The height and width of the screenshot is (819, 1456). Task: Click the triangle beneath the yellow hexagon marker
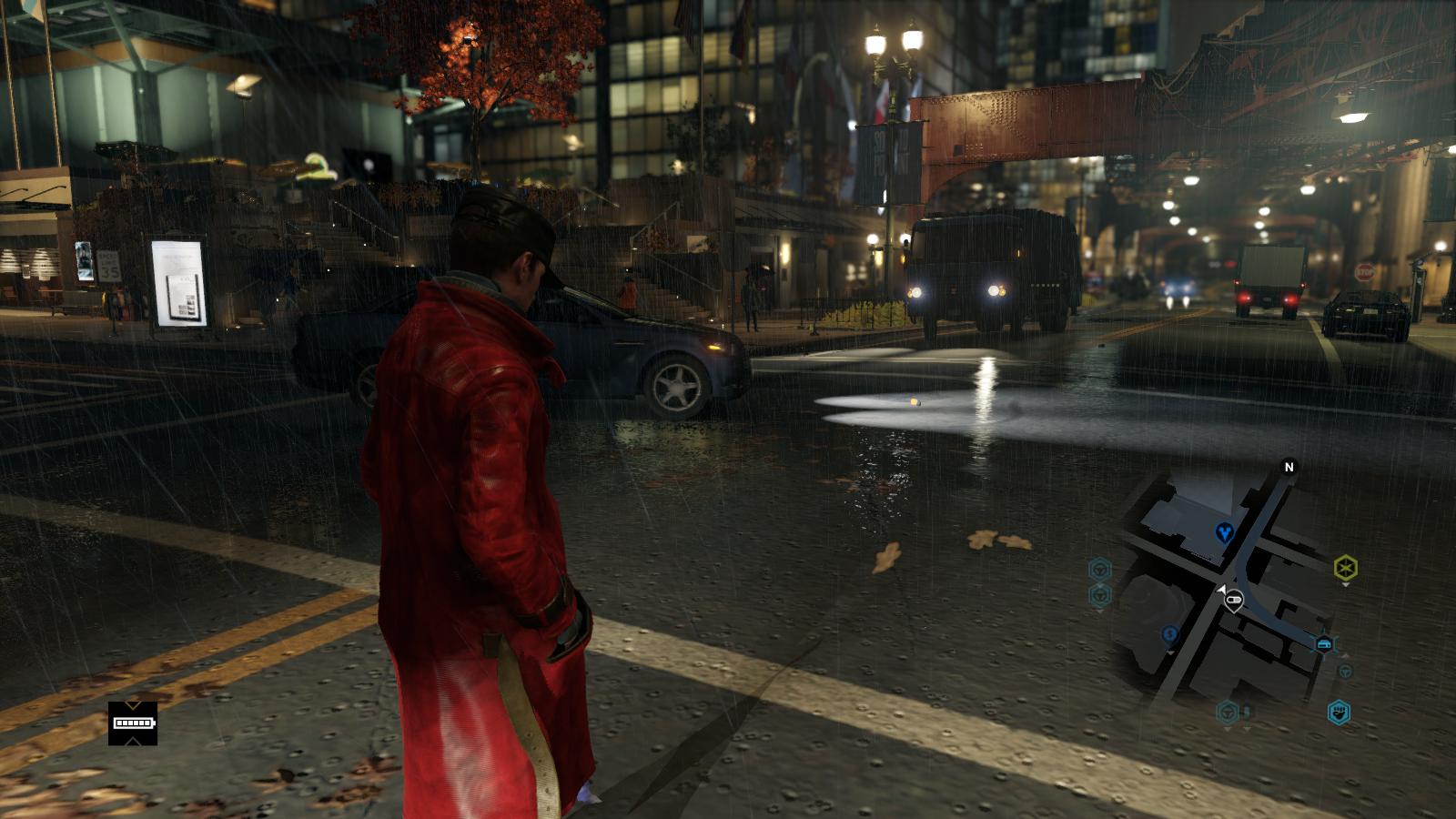click(1345, 585)
